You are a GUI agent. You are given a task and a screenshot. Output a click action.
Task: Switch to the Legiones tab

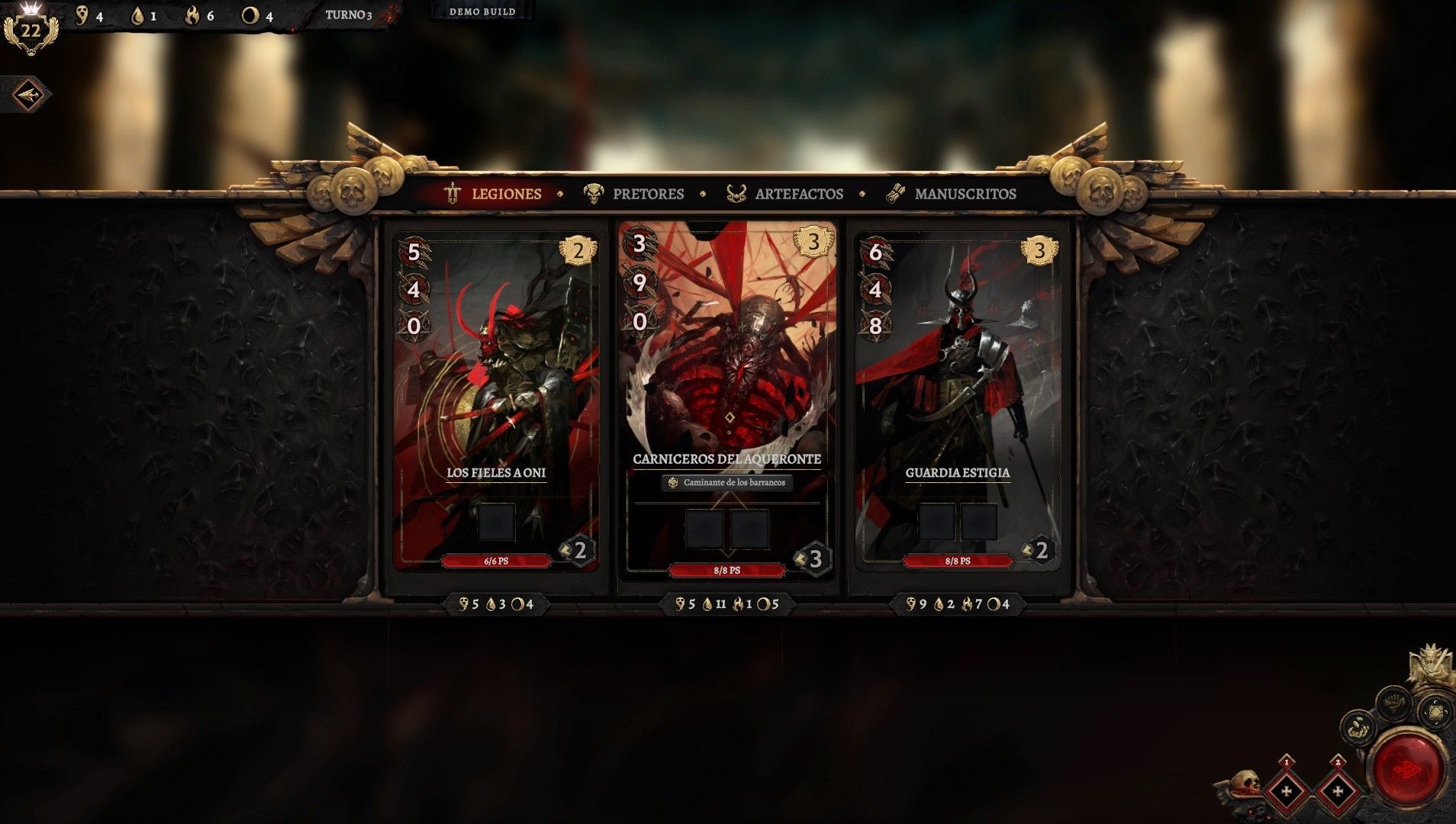(x=494, y=194)
